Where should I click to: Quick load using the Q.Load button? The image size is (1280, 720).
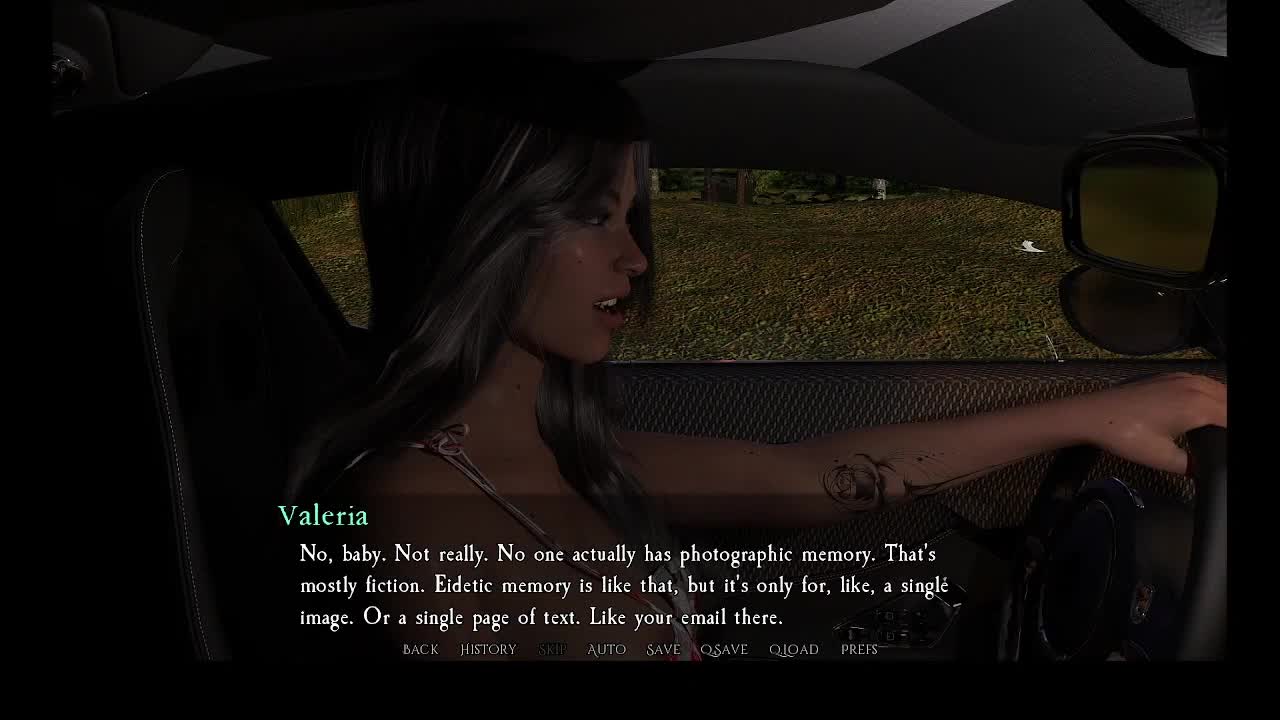point(794,650)
